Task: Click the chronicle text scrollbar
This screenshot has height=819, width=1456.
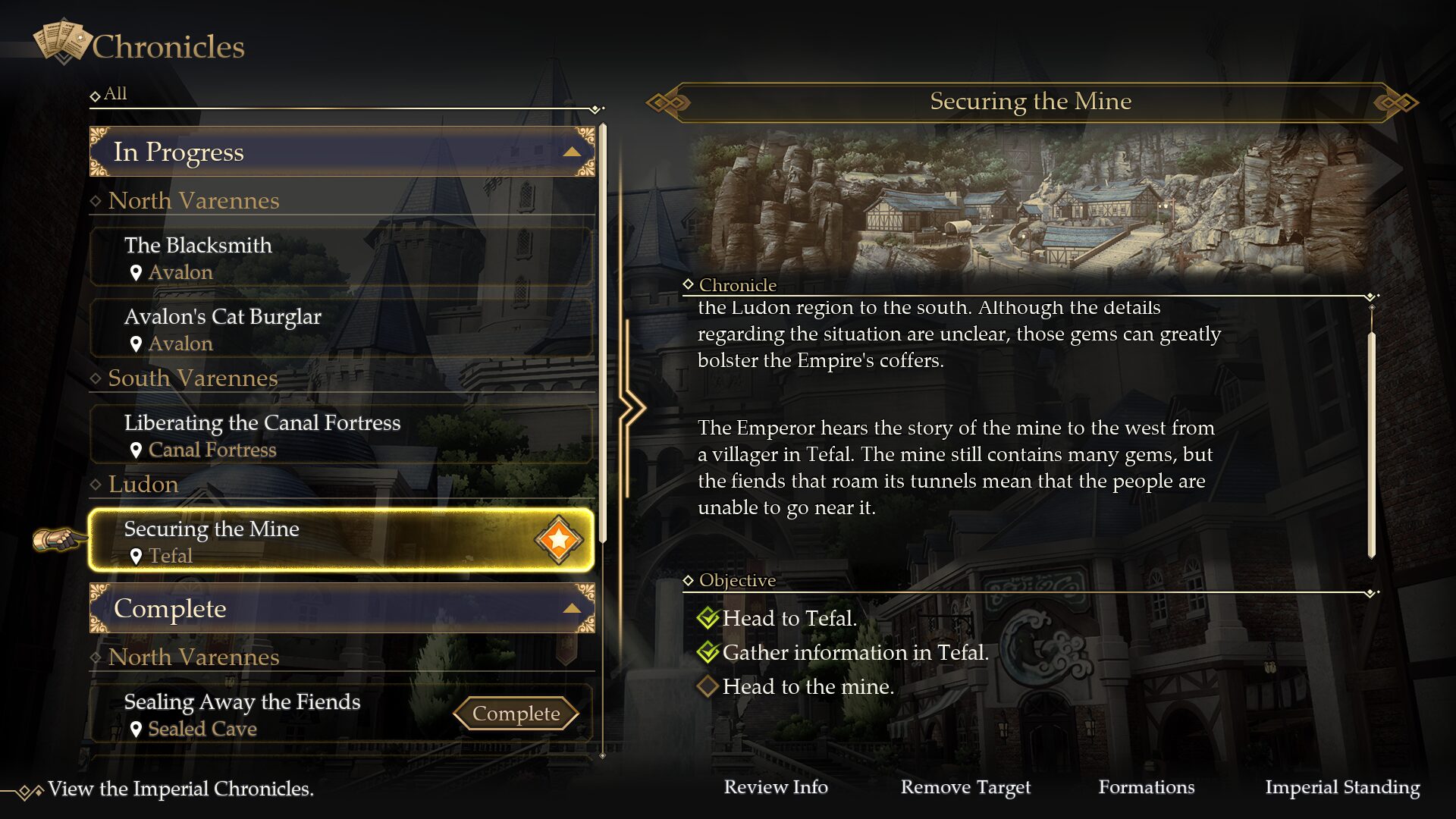Action: click(1371, 444)
